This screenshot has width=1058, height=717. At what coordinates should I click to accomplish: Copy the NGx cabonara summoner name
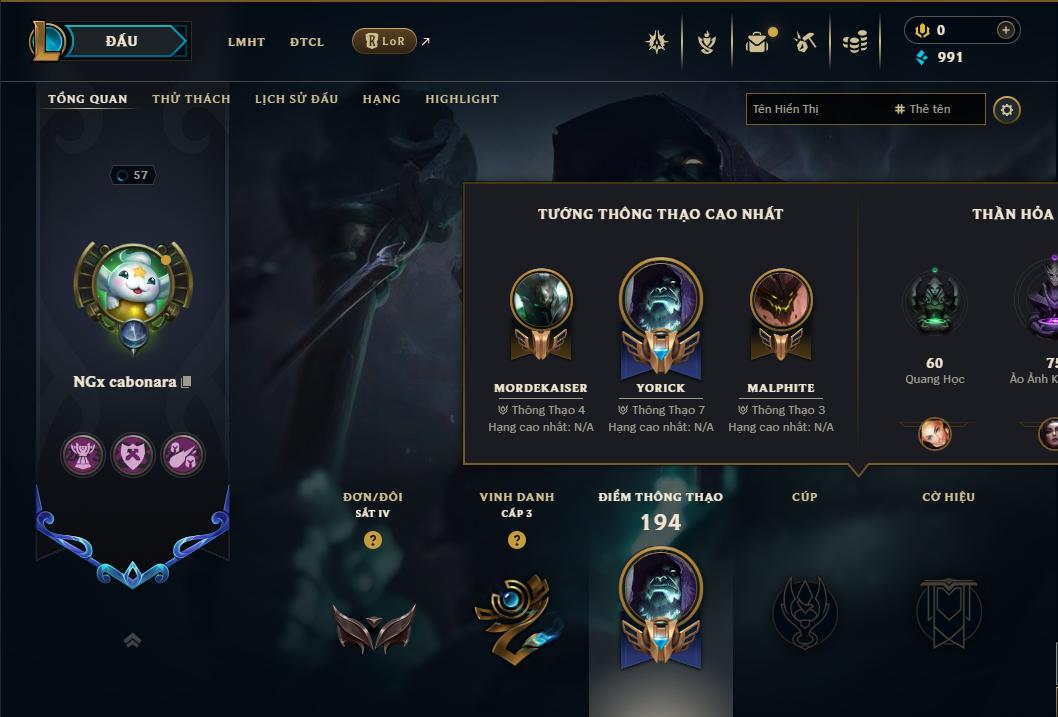click(x=186, y=382)
